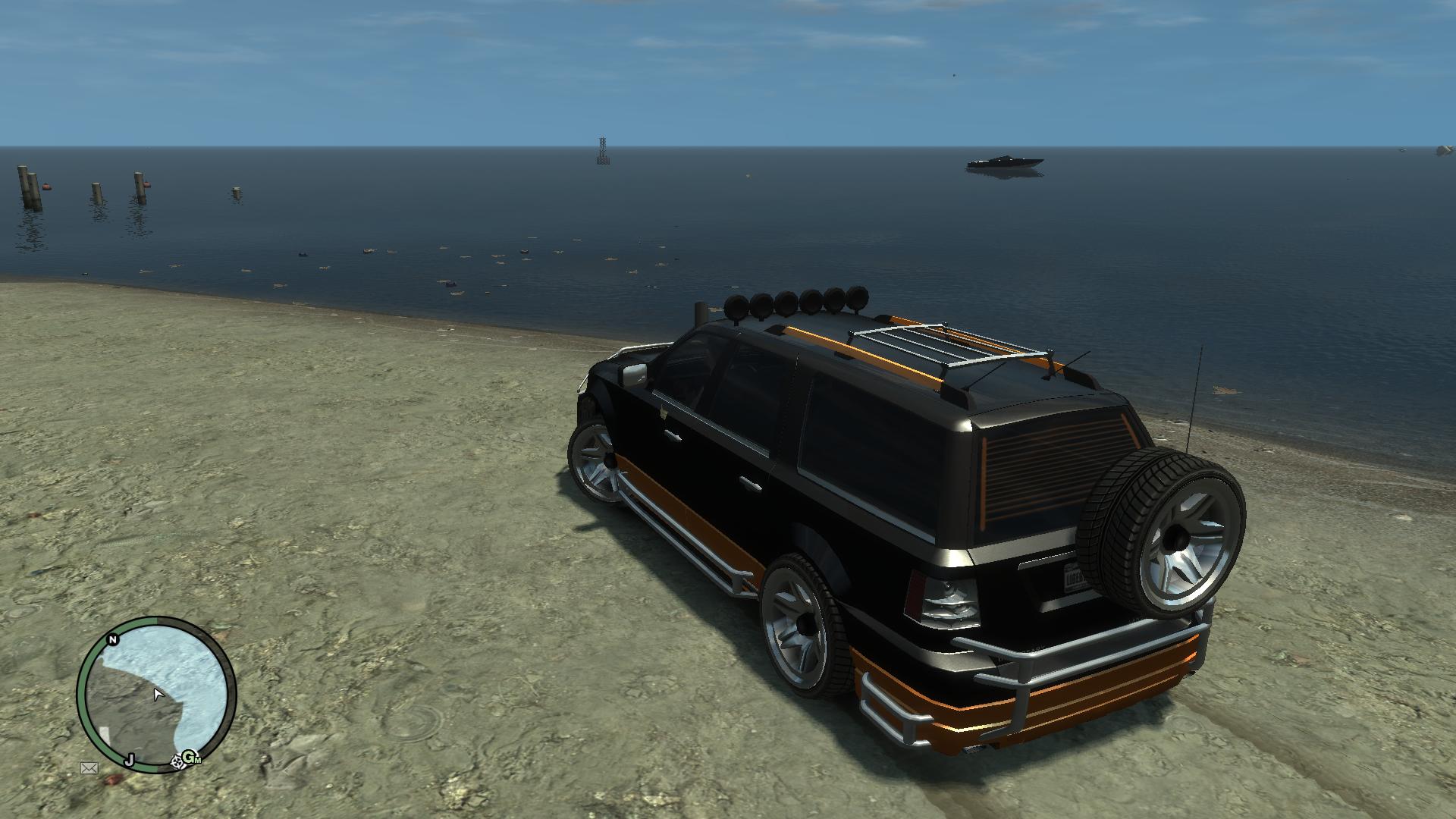
Task: Open the circular radar minimap
Action: [156, 695]
